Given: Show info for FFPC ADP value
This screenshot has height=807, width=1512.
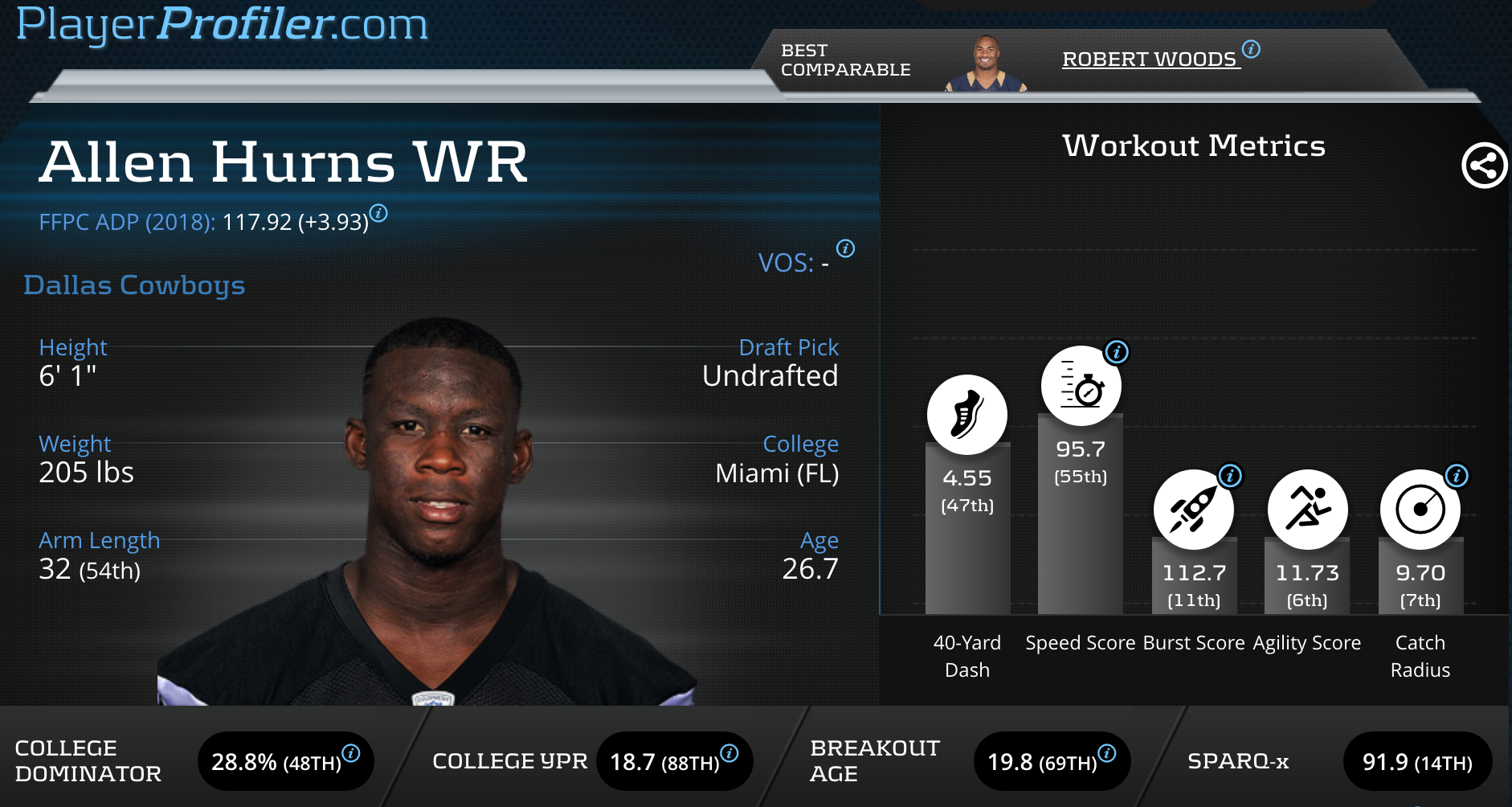Looking at the screenshot, I should 378,213.
